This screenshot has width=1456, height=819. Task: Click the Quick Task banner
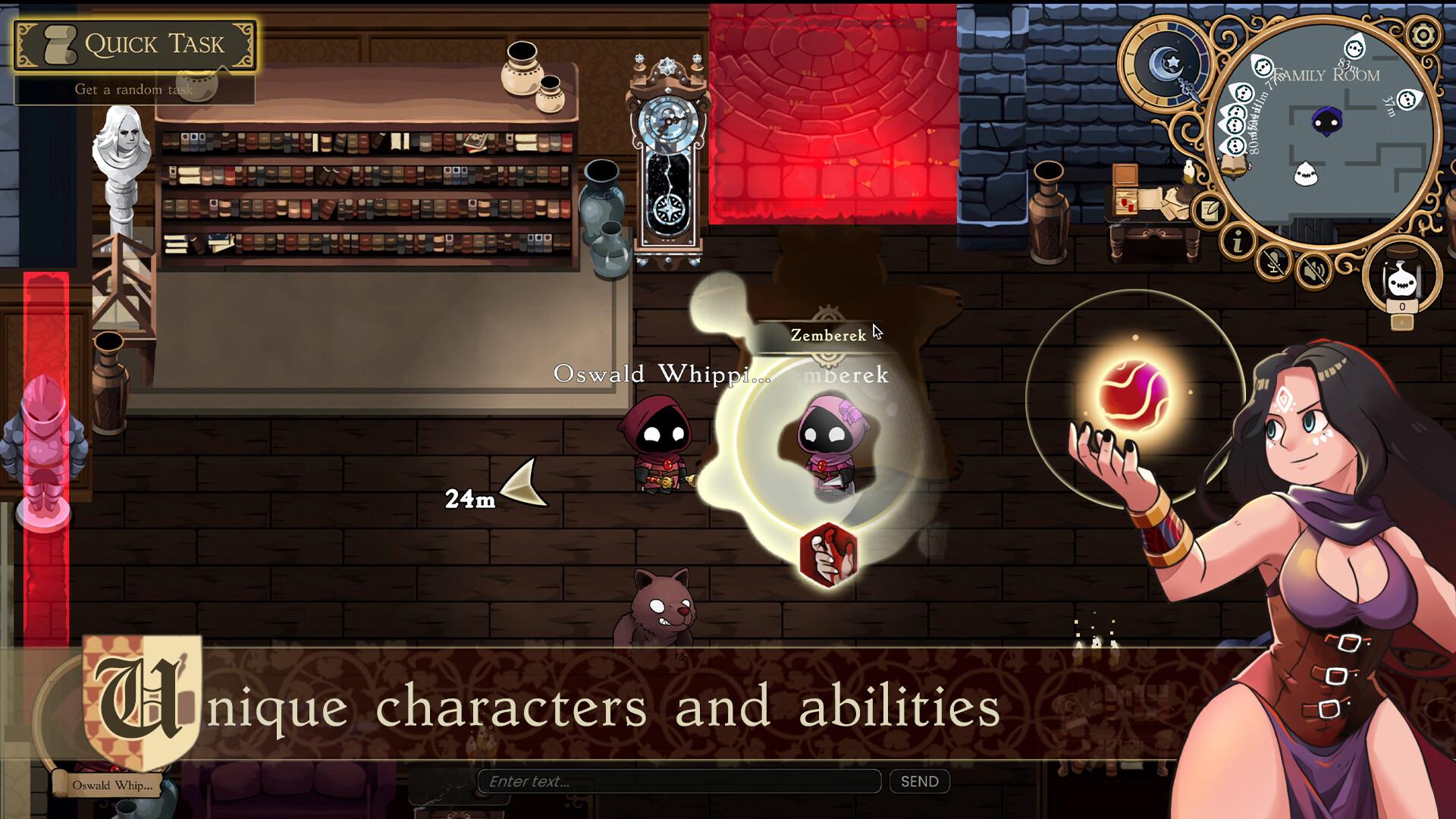tap(136, 43)
